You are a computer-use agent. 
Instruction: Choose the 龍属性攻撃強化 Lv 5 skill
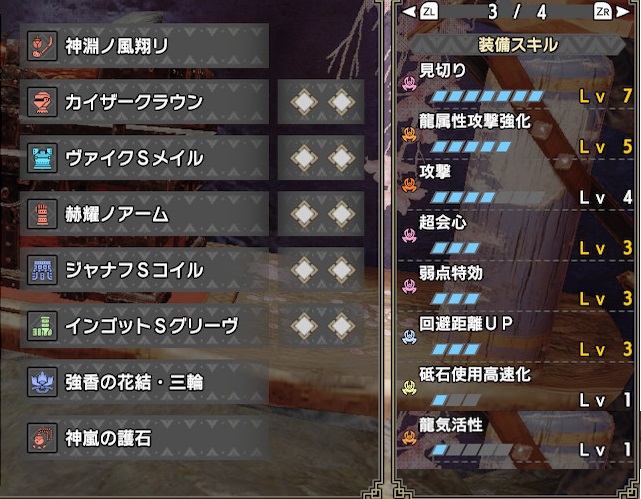click(518, 135)
